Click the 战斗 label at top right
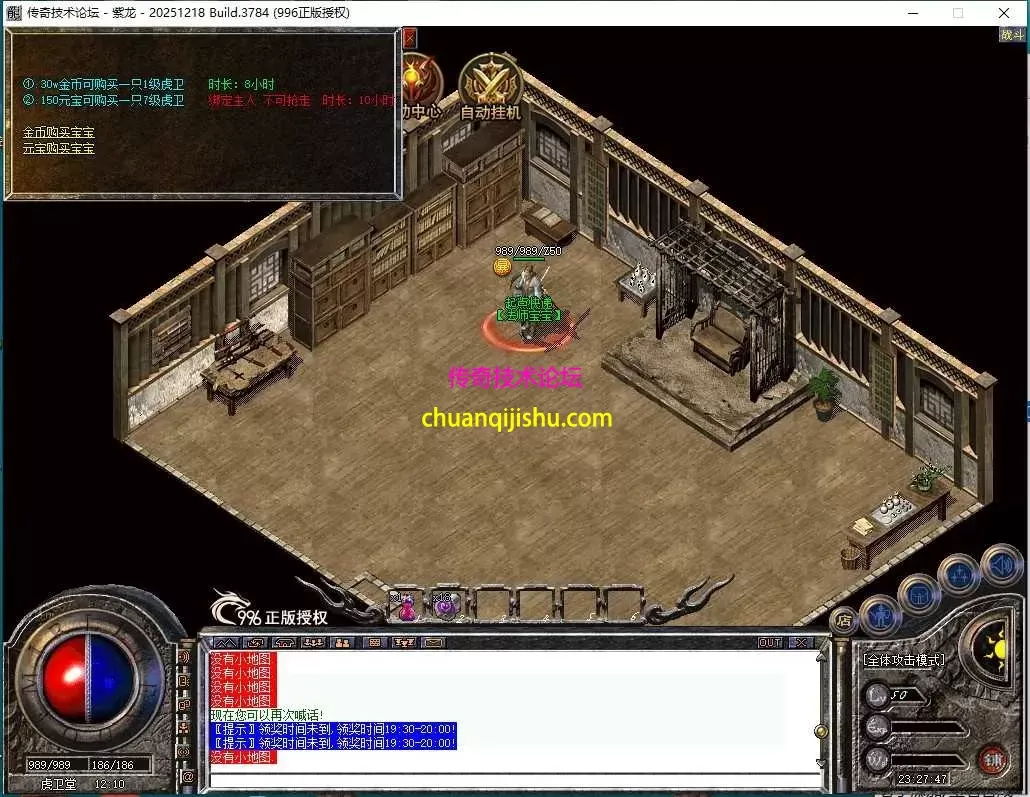The height and width of the screenshot is (797, 1030). coord(1012,35)
